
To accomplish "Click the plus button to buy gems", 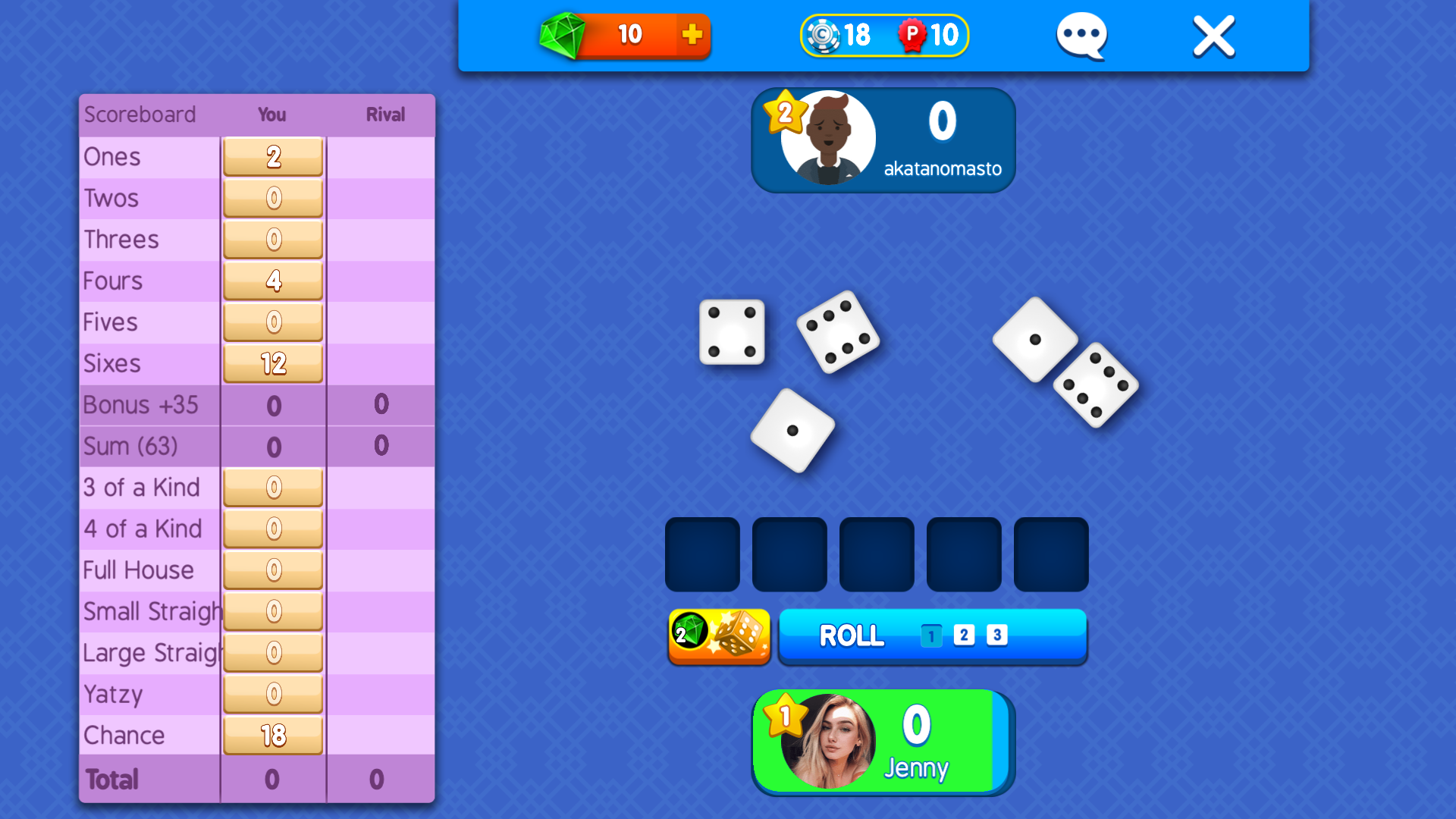I will pyautogui.click(x=691, y=34).
